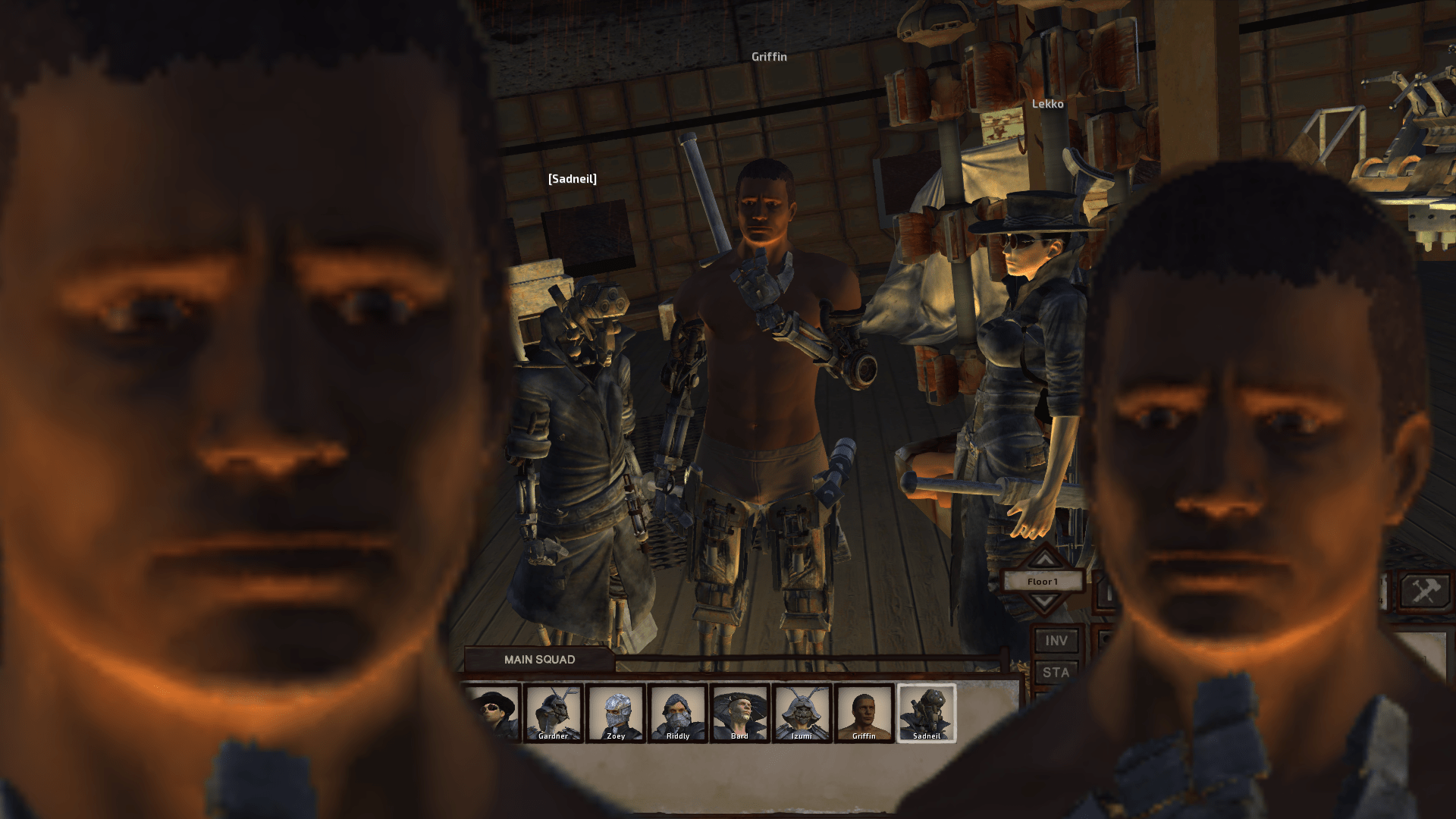Click the Lekko name label
The image size is (1456, 819).
pos(1047,104)
